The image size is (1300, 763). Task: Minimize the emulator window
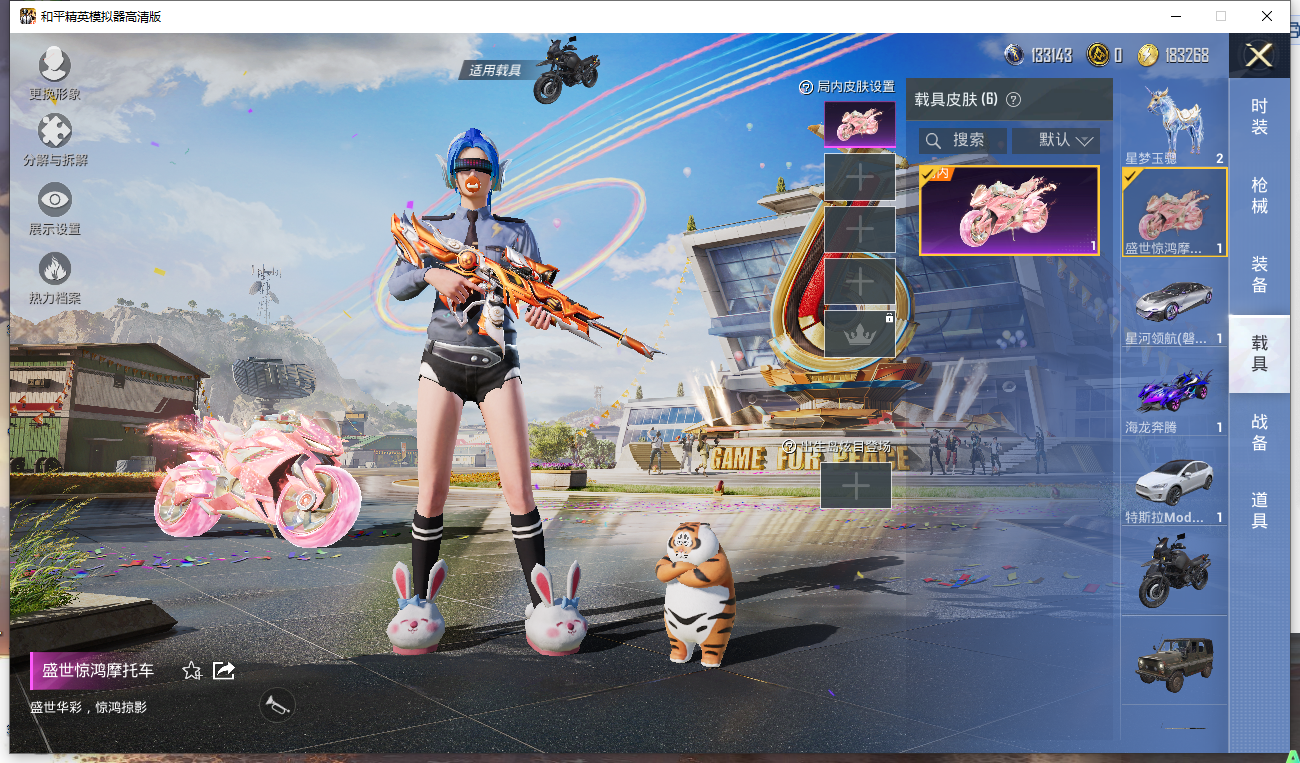coord(1175,17)
